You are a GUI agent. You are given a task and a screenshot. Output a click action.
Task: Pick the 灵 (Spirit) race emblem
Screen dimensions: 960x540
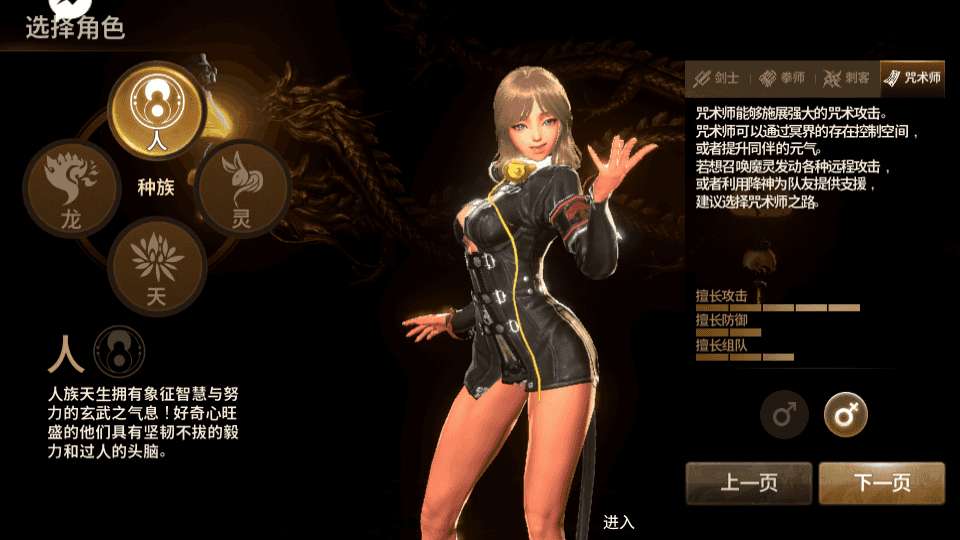pyautogui.click(x=241, y=188)
